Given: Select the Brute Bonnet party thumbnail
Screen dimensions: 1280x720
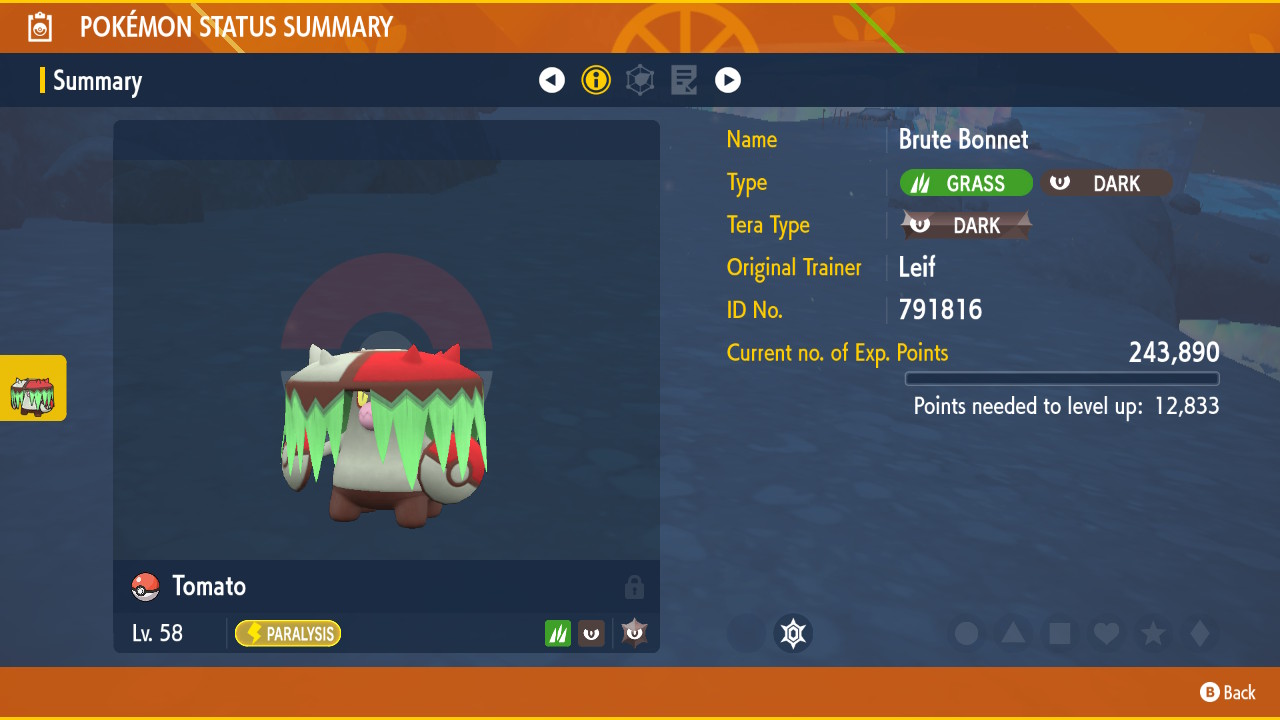Looking at the screenshot, I should coord(33,388).
